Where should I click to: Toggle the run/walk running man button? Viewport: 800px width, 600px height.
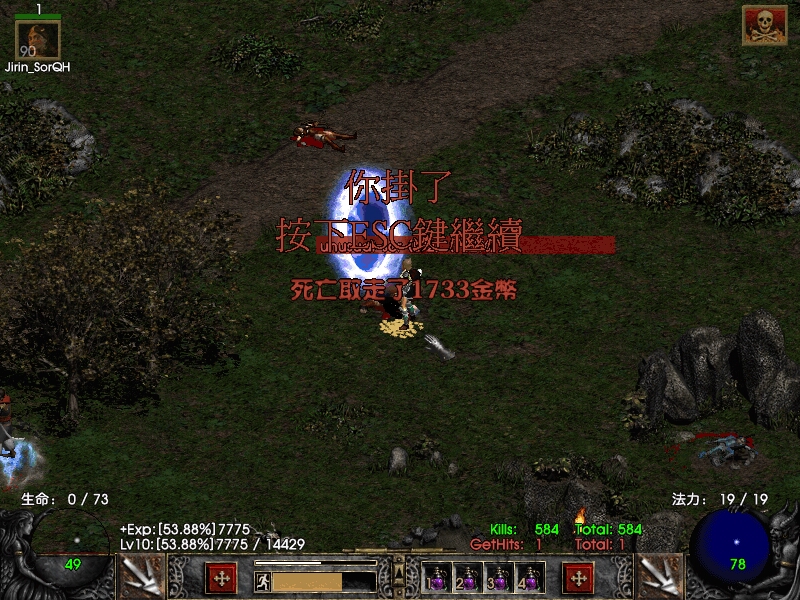coord(262,581)
